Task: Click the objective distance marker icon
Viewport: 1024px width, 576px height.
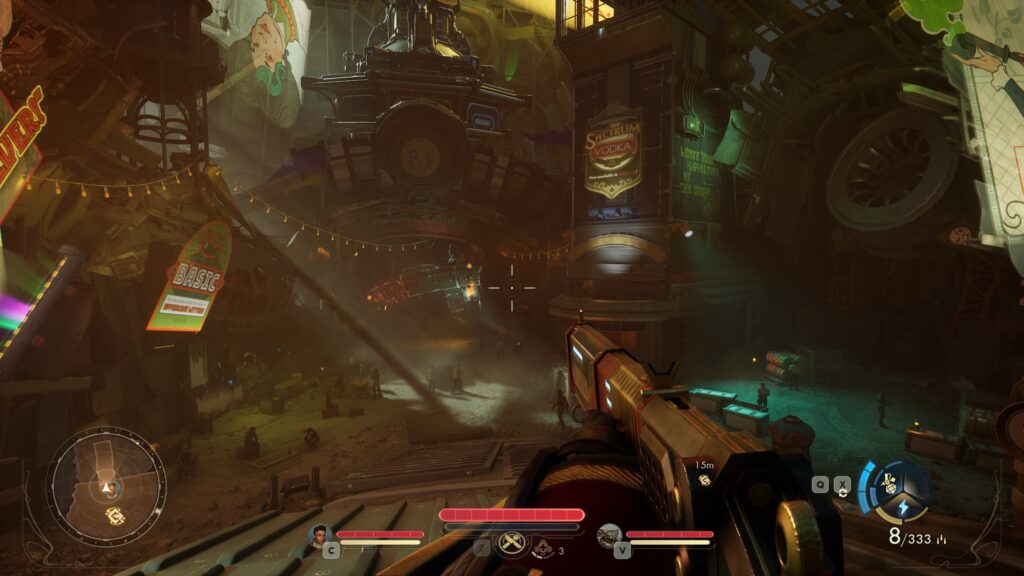Action: pyautogui.click(x=704, y=481)
